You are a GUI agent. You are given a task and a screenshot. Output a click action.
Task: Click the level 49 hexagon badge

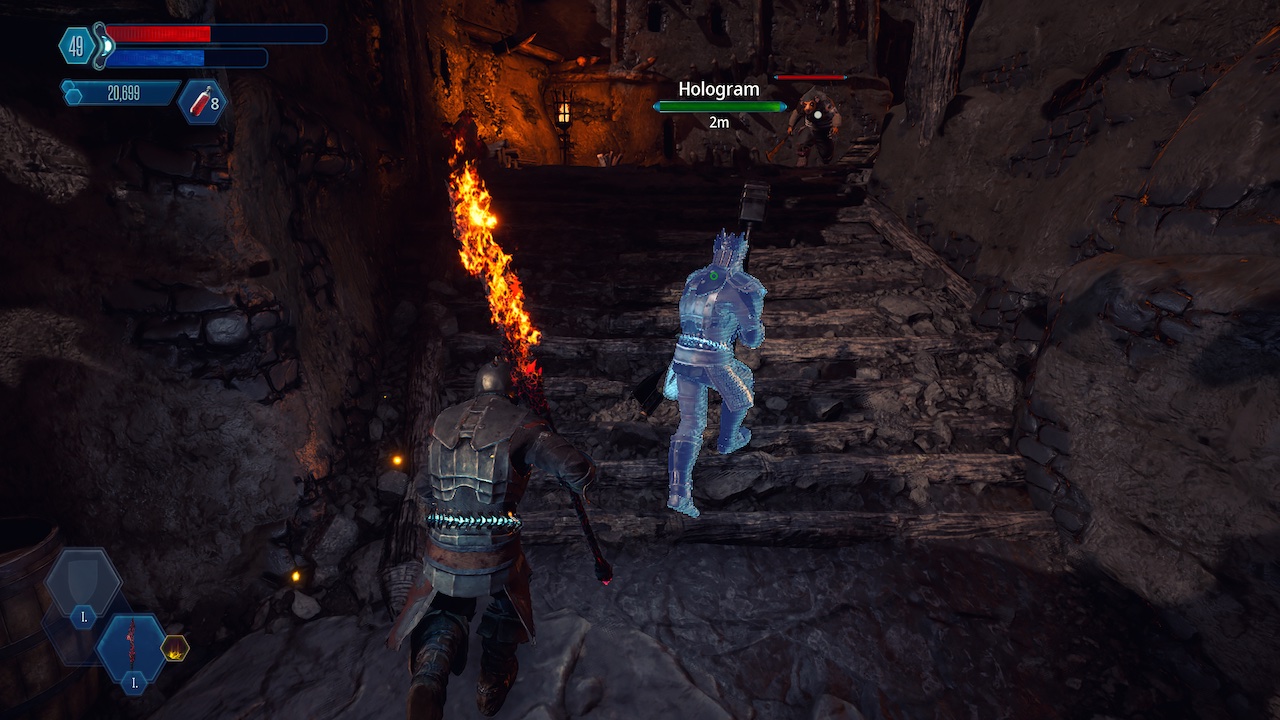[x=77, y=45]
